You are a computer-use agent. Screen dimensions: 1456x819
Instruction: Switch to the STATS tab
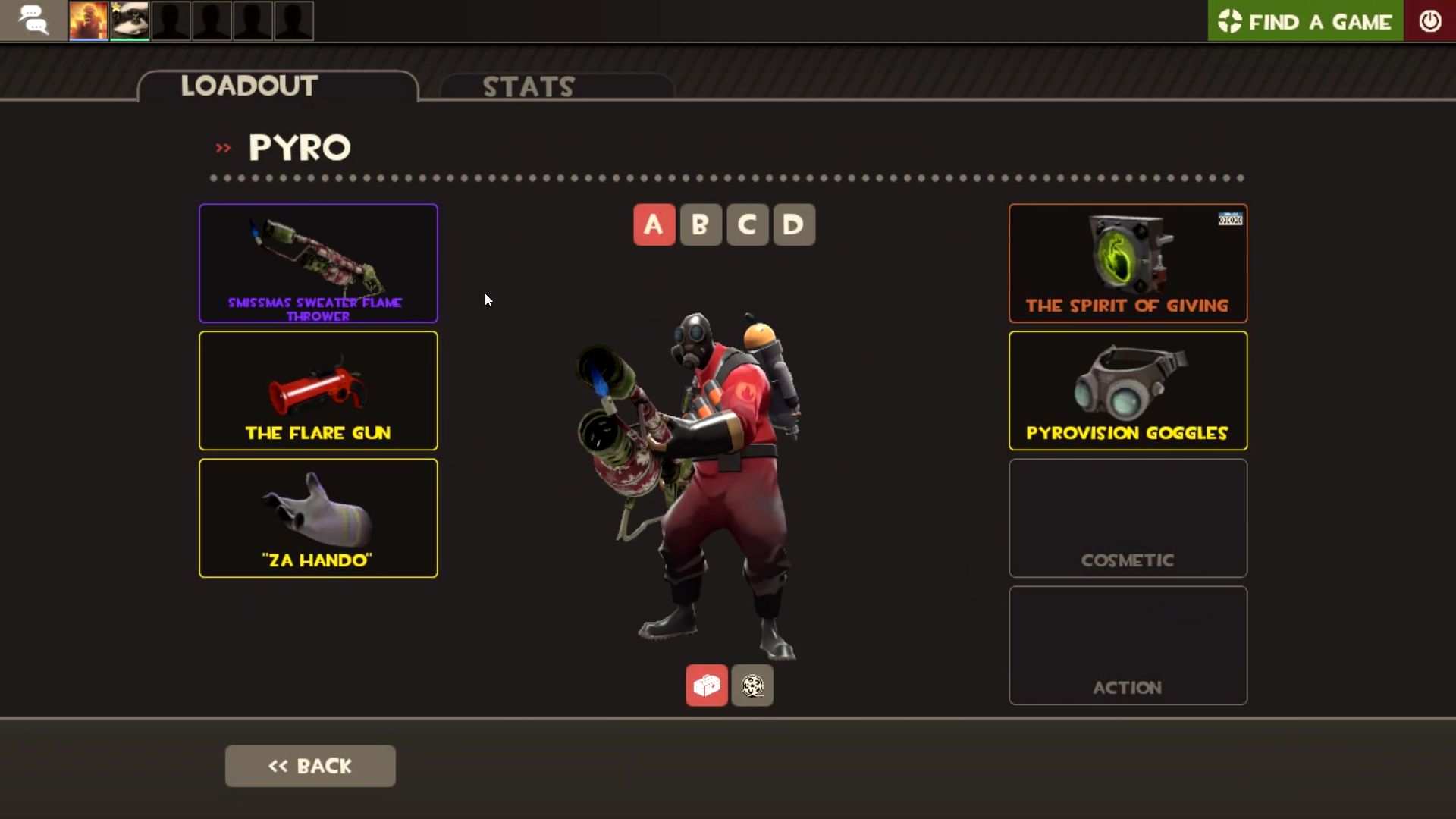click(529, 86)
